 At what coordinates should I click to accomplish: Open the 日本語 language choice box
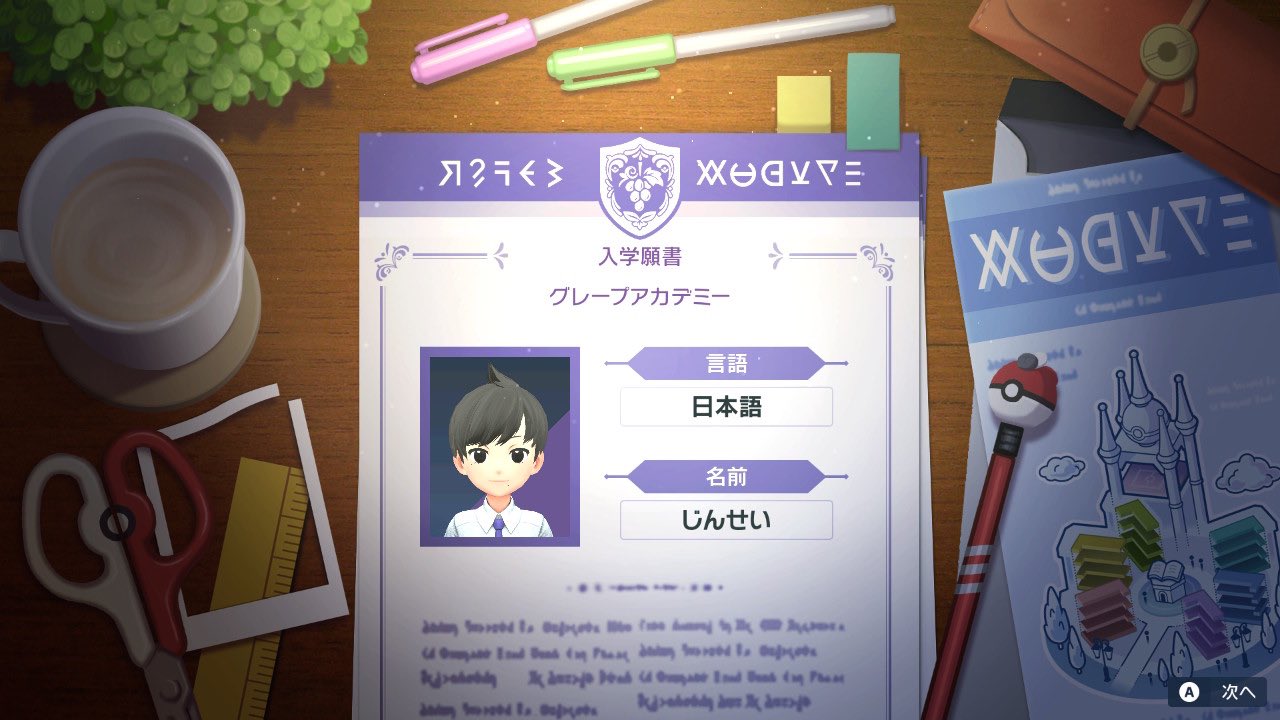click(725, 406)
